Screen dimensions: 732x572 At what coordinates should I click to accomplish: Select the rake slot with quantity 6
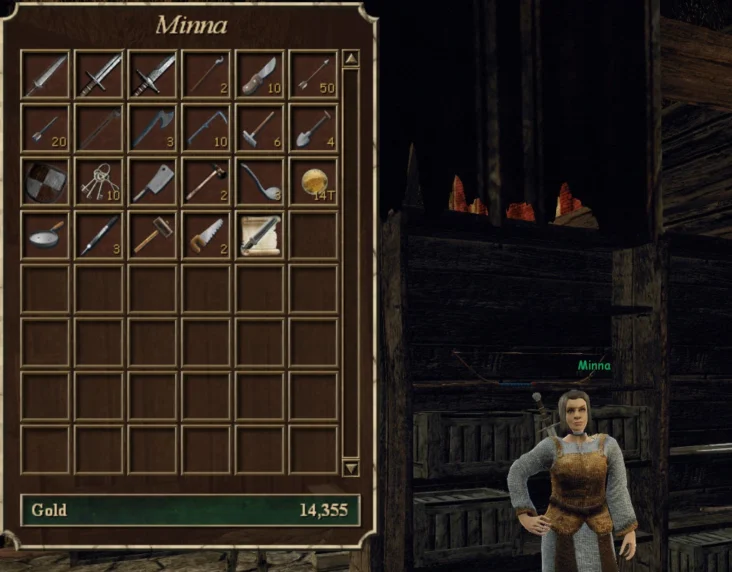[259, 128]
